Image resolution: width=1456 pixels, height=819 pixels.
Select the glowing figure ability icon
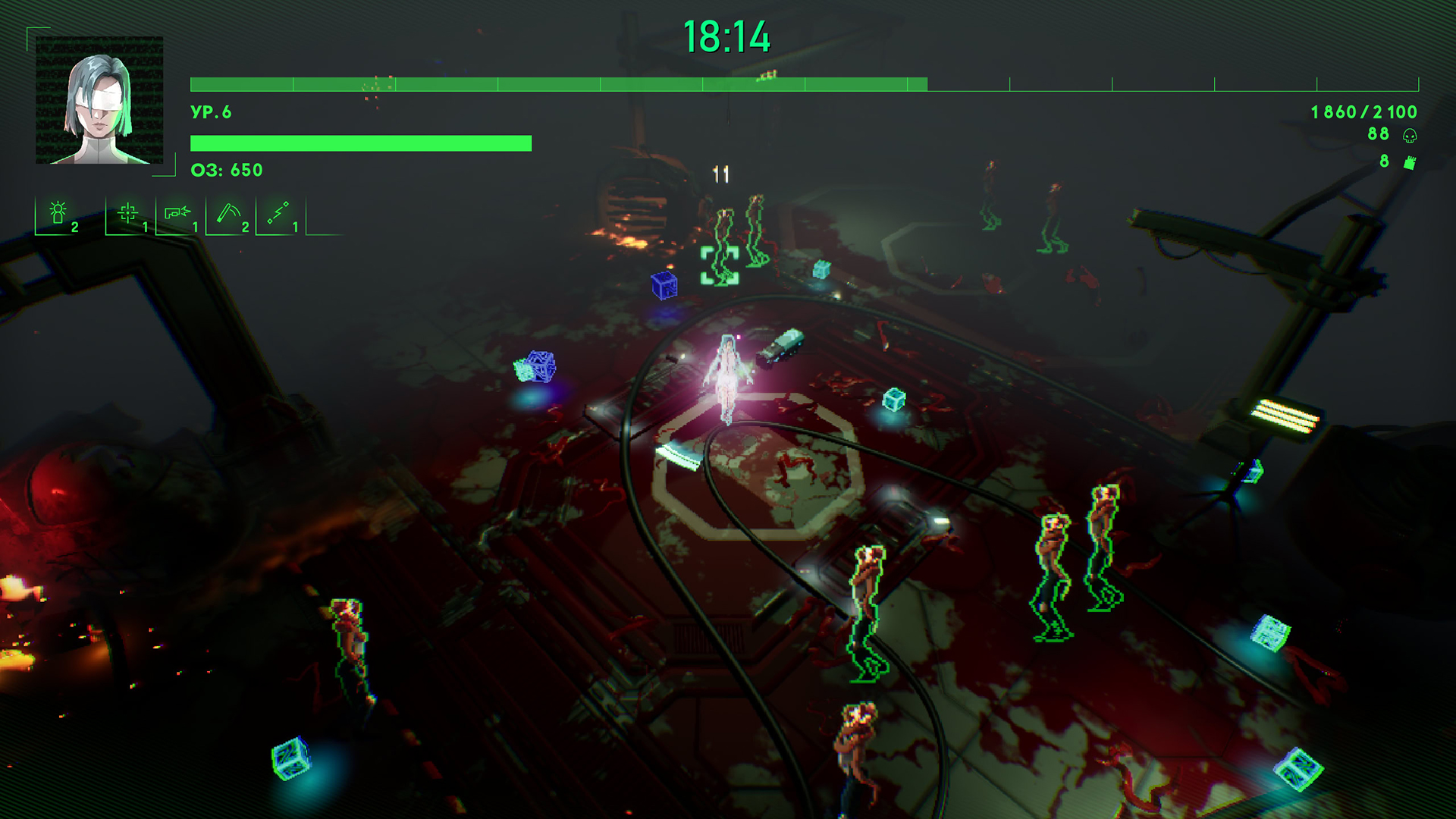pos(58,214)
